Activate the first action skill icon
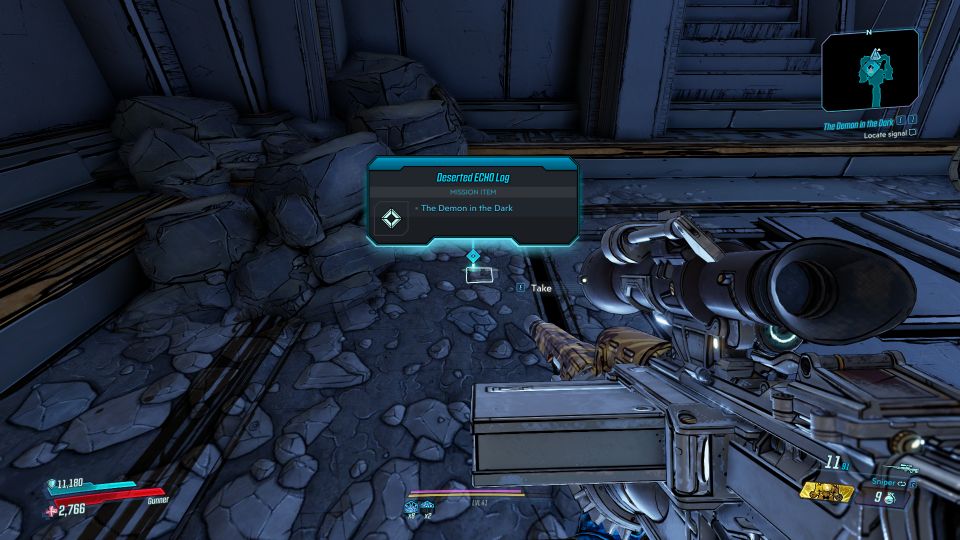 (x=410, y=507)
